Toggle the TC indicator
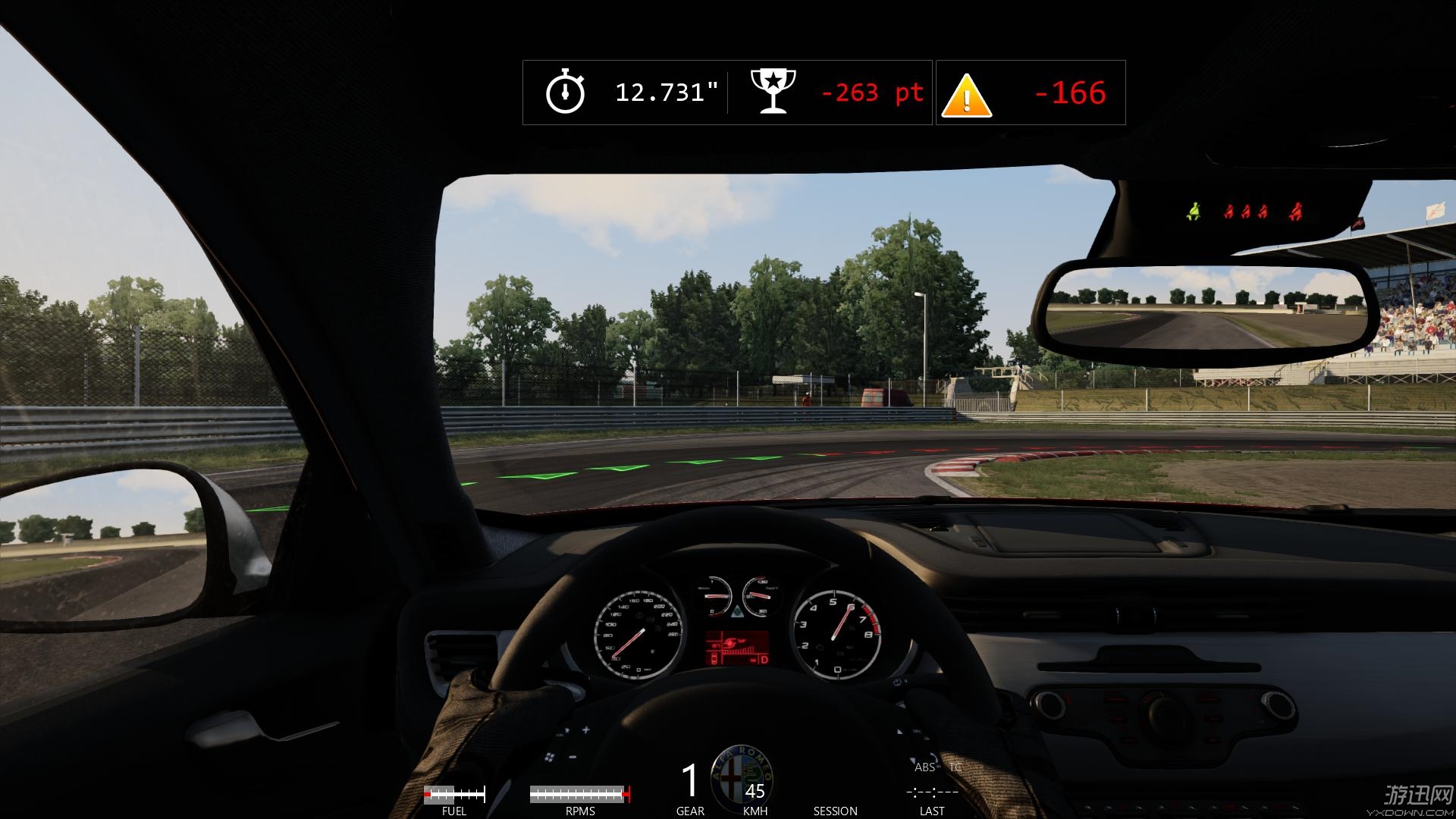This screenshot has height=819, width=1456. click(x=955, y=767)
